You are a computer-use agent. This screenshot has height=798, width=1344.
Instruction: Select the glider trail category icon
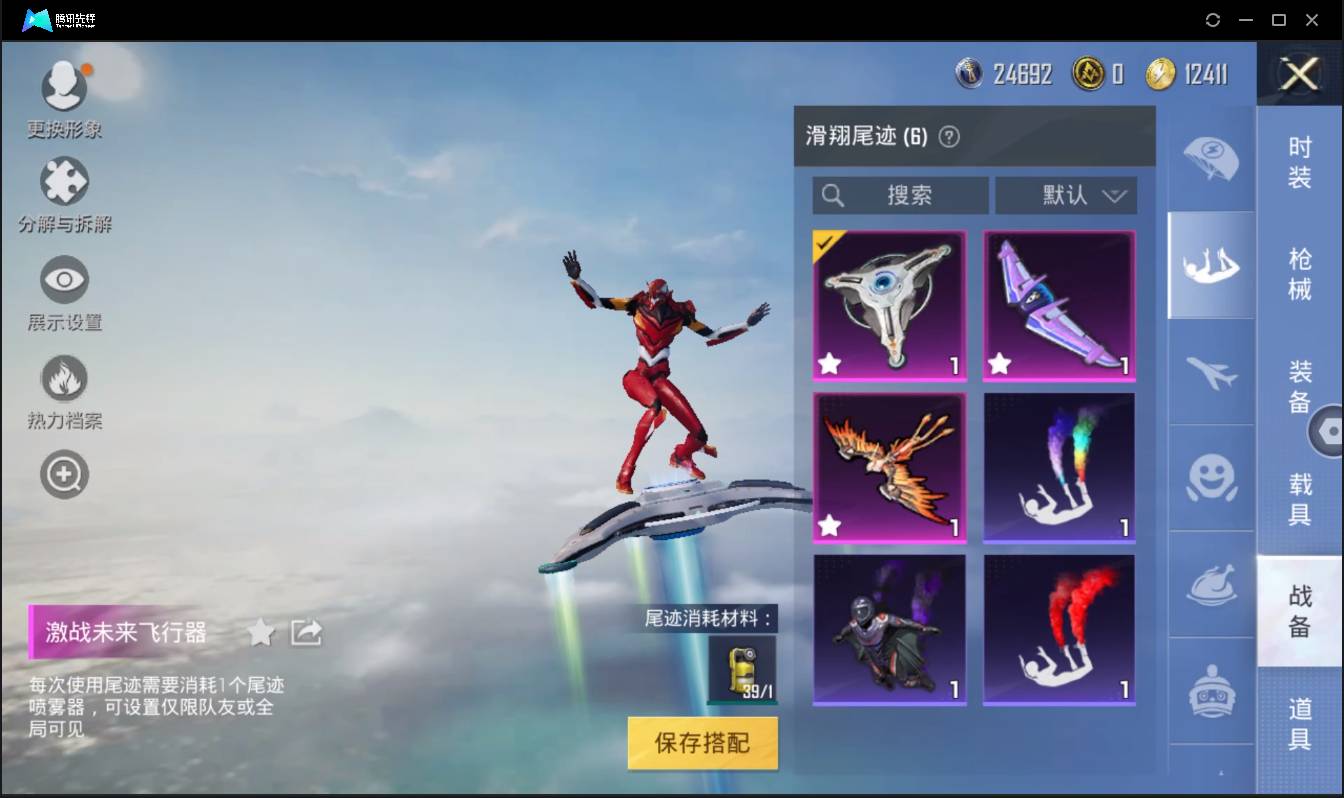pyautogui.click(x=1211, y=265)
